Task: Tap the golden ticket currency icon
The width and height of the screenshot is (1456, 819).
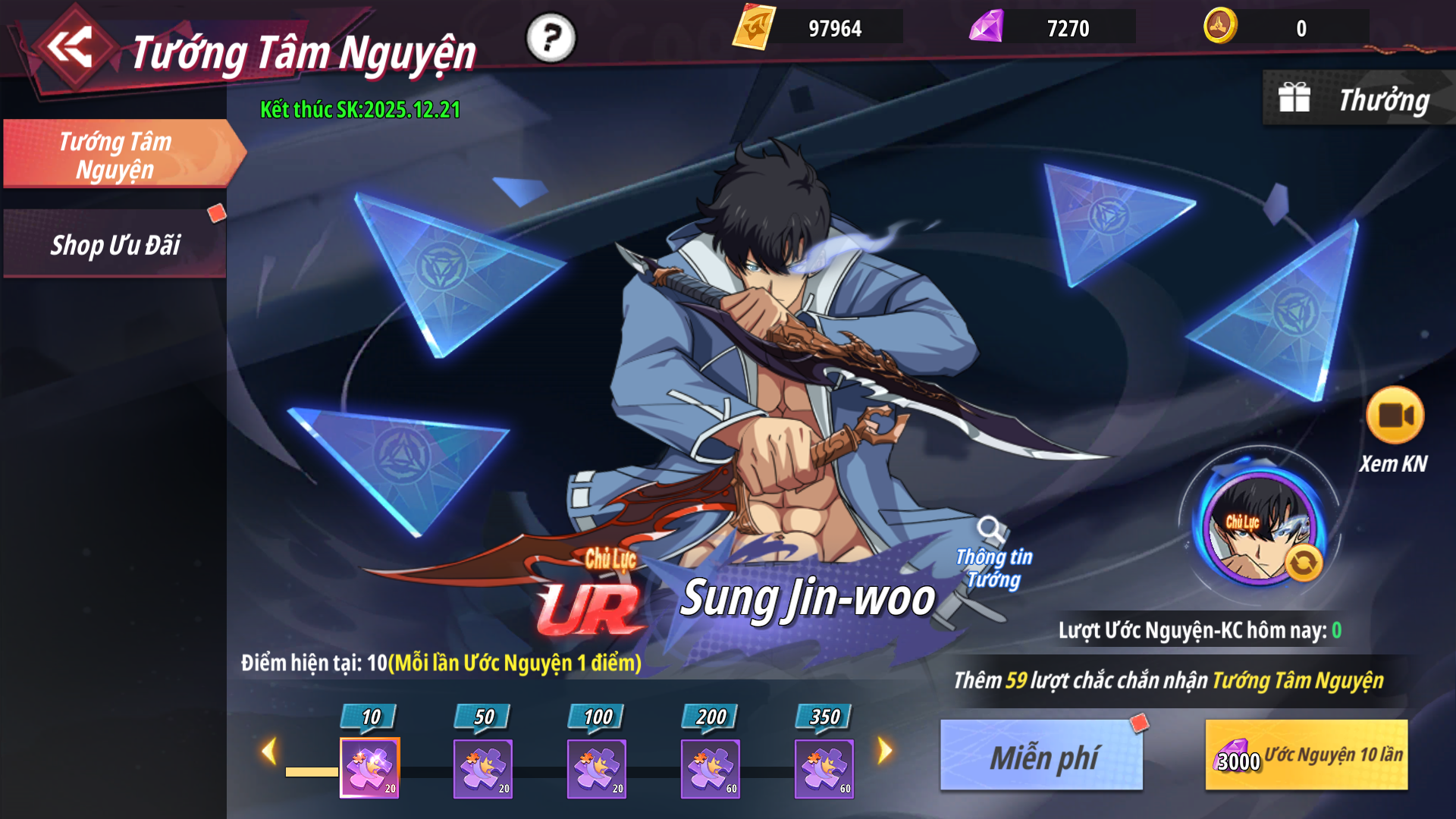Action: [x=753, y=27]
